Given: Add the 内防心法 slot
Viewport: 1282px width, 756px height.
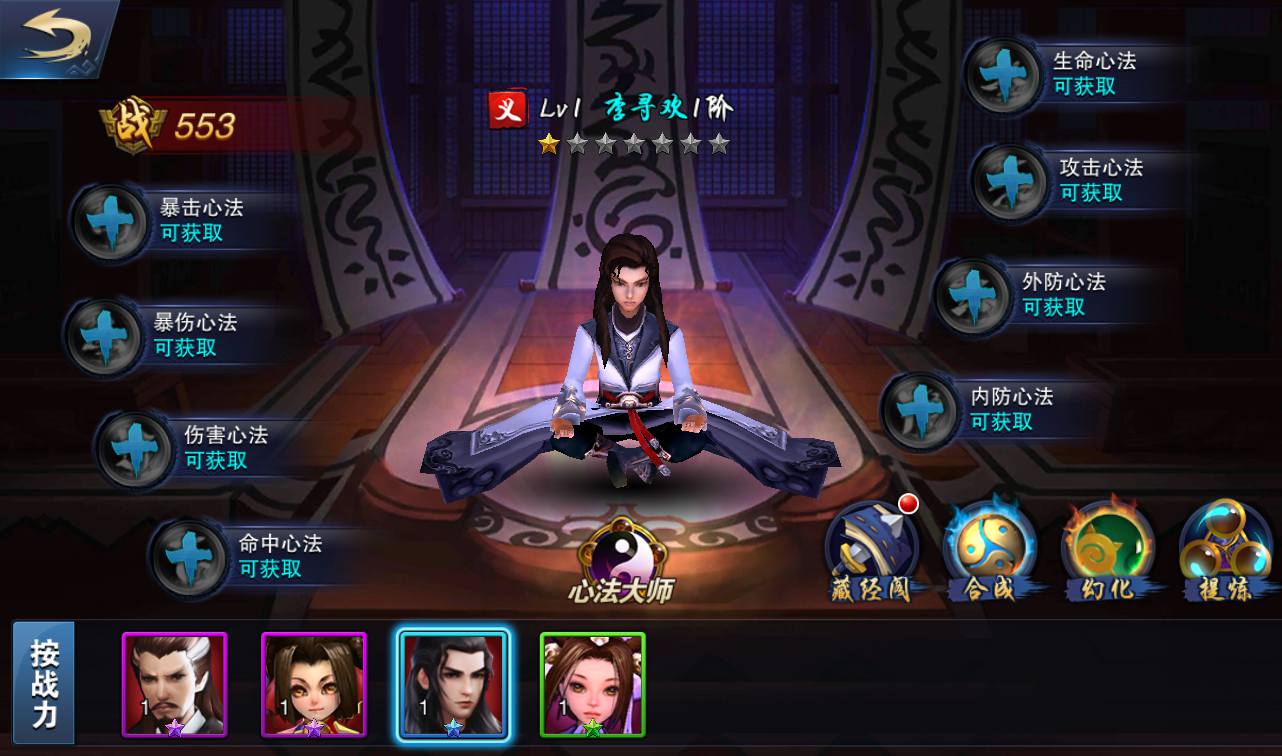Looking at the screenshot, I should (919, 409).
